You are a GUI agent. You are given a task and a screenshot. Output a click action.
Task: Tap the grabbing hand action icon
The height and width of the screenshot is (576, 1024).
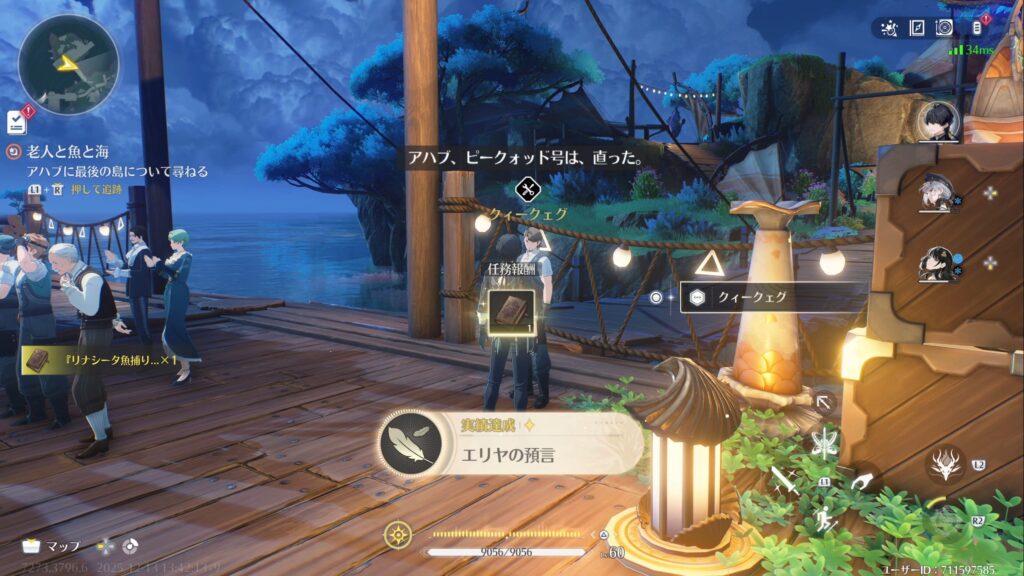(861, 482)
